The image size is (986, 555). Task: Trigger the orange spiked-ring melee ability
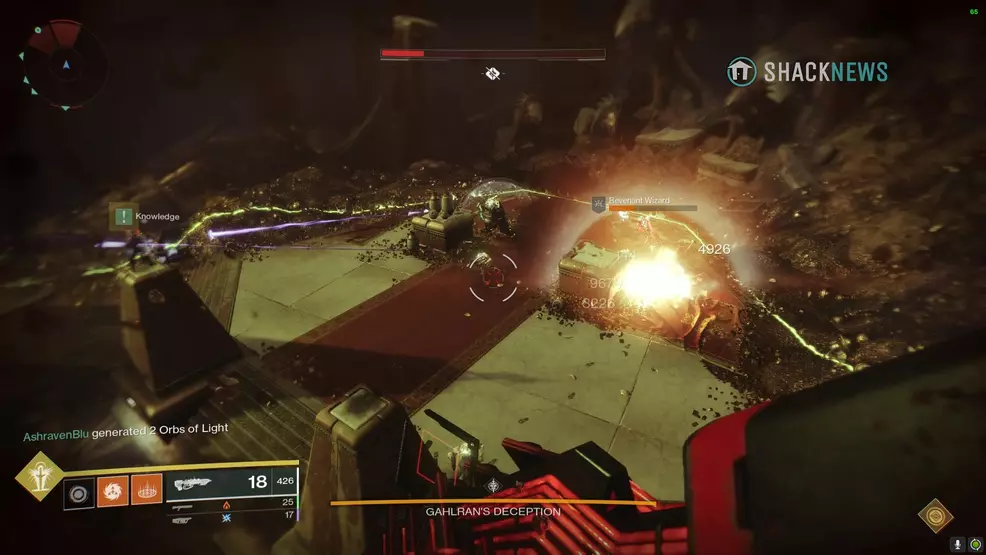point(146,492)
